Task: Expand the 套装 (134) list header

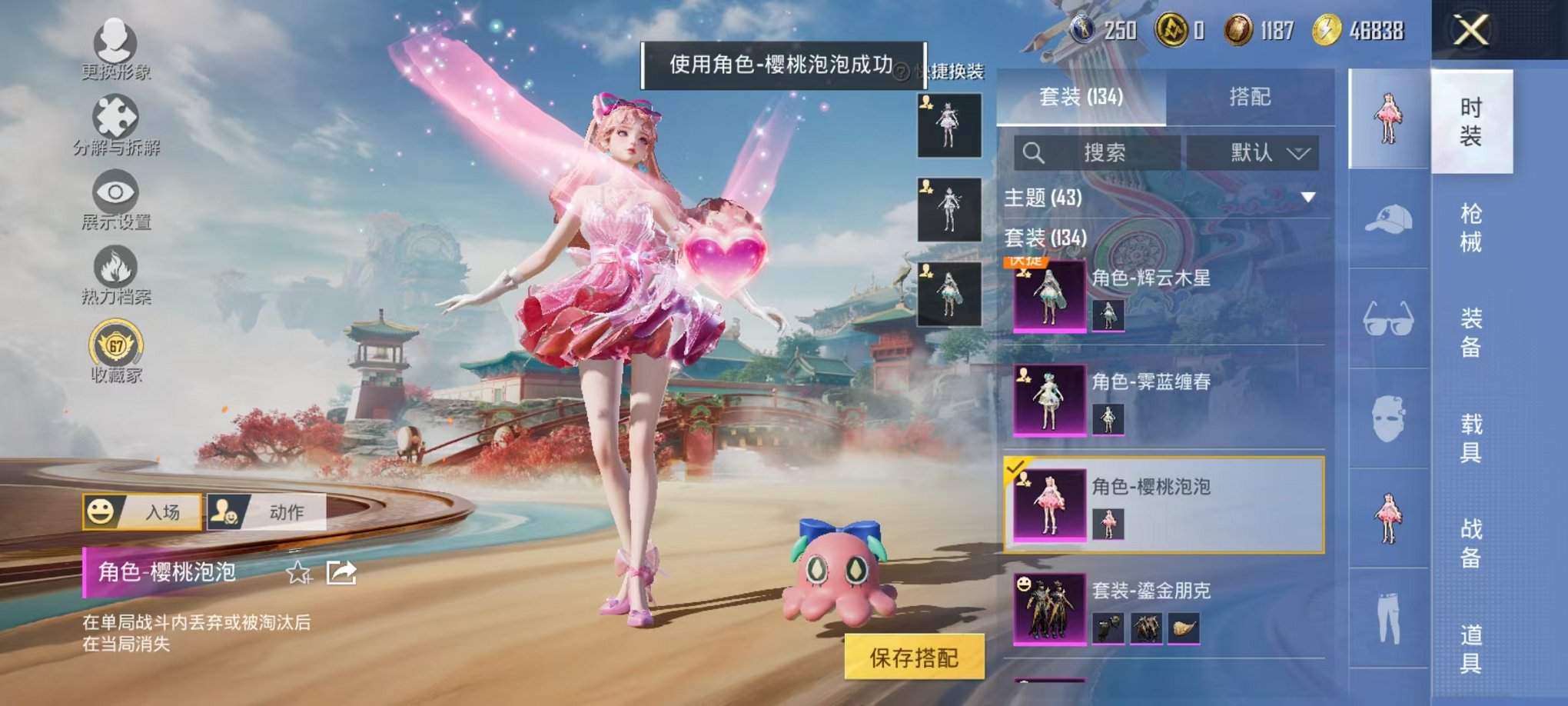Action: [x=1045, y=237]
